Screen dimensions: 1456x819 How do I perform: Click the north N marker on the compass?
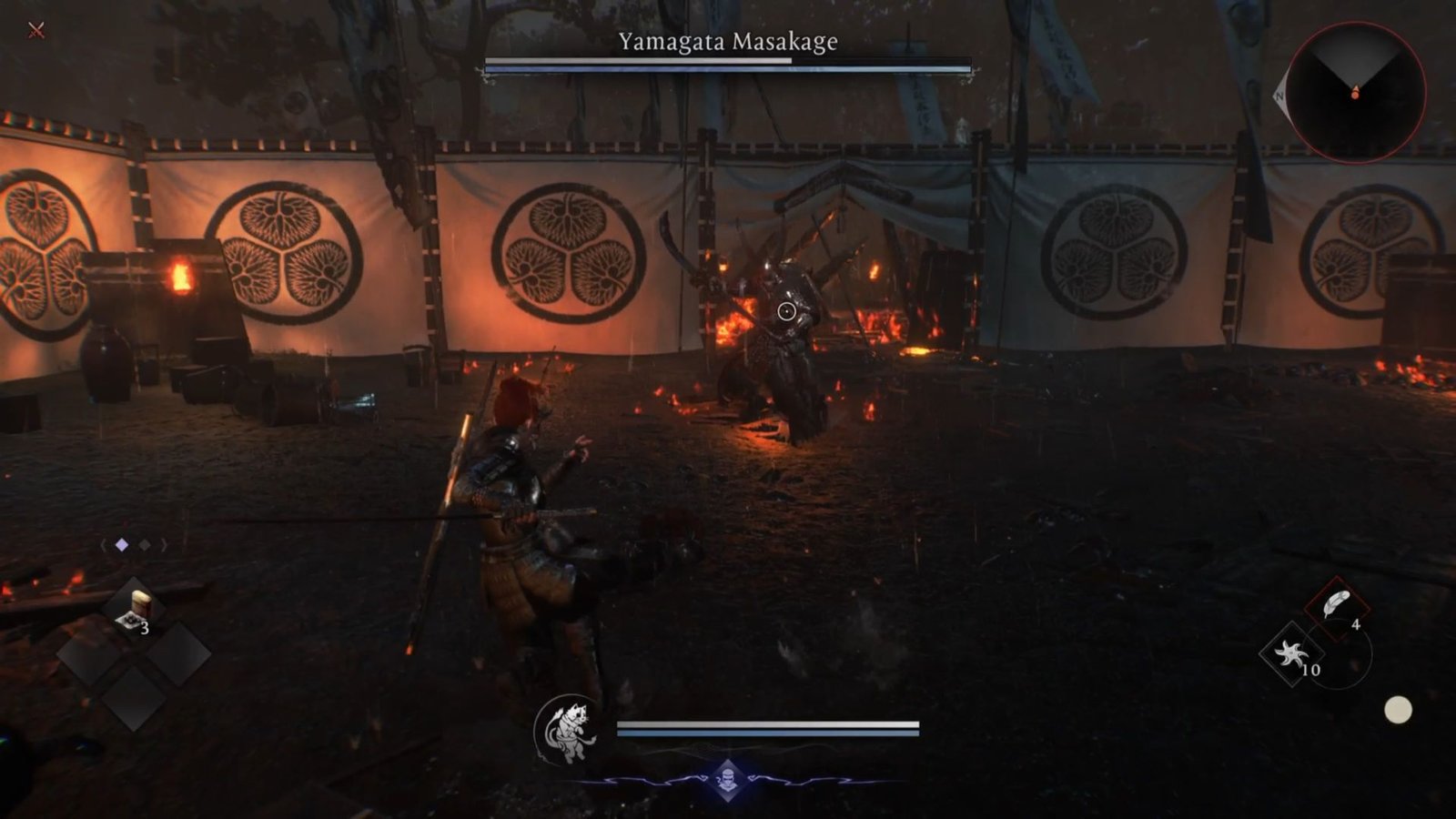tap(1279, 95)
